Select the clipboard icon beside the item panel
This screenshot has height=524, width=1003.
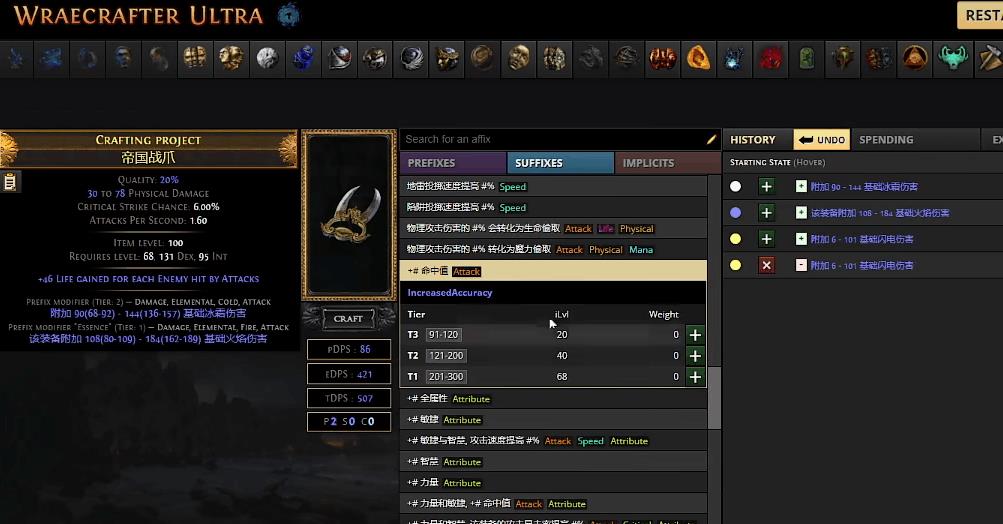point(10,182)
